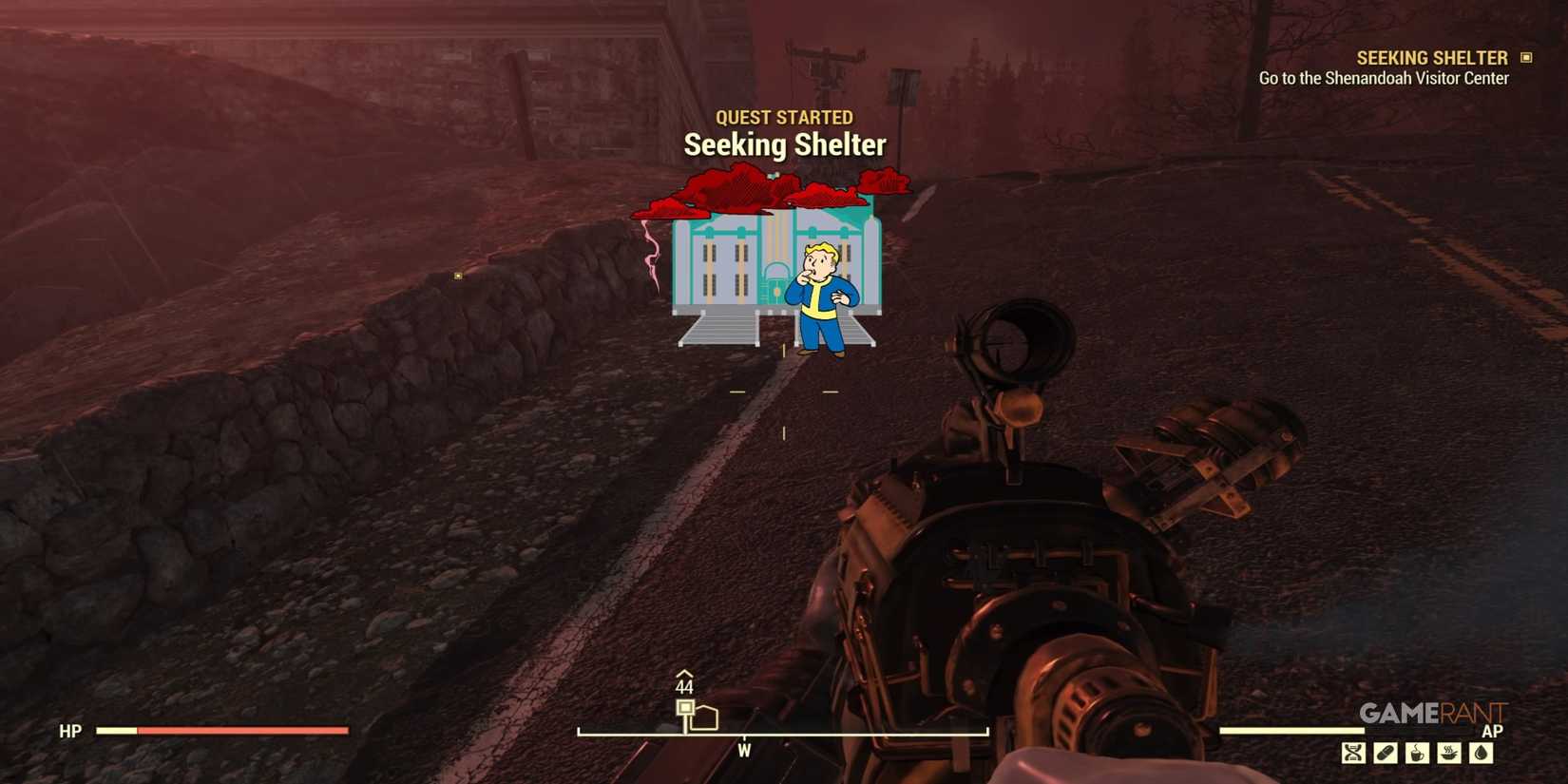Click the pill medication effect icon

pos(1386,752)
